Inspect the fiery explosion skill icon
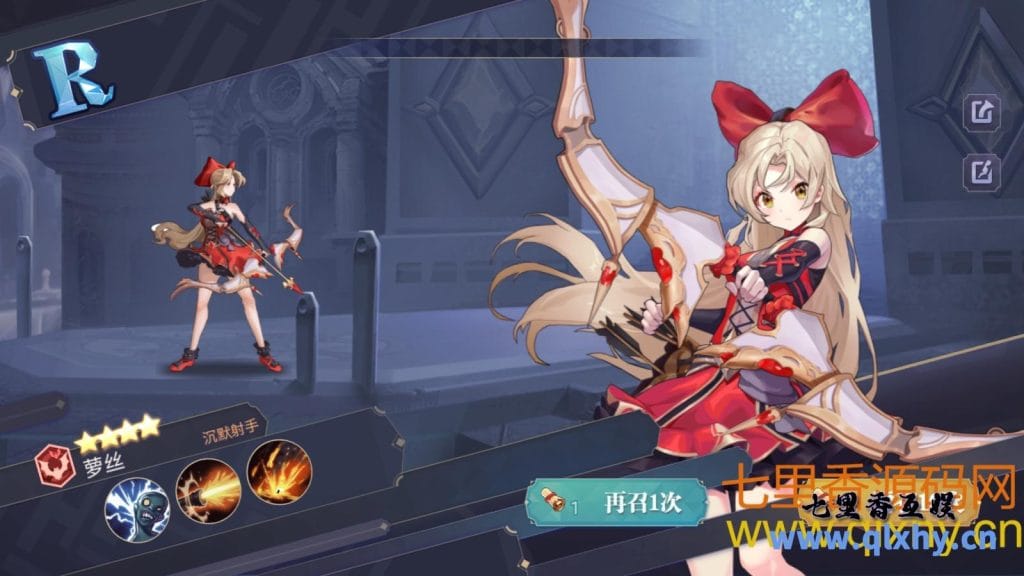The width and height of the screenshot is (1024, 576). click(279, 470)
